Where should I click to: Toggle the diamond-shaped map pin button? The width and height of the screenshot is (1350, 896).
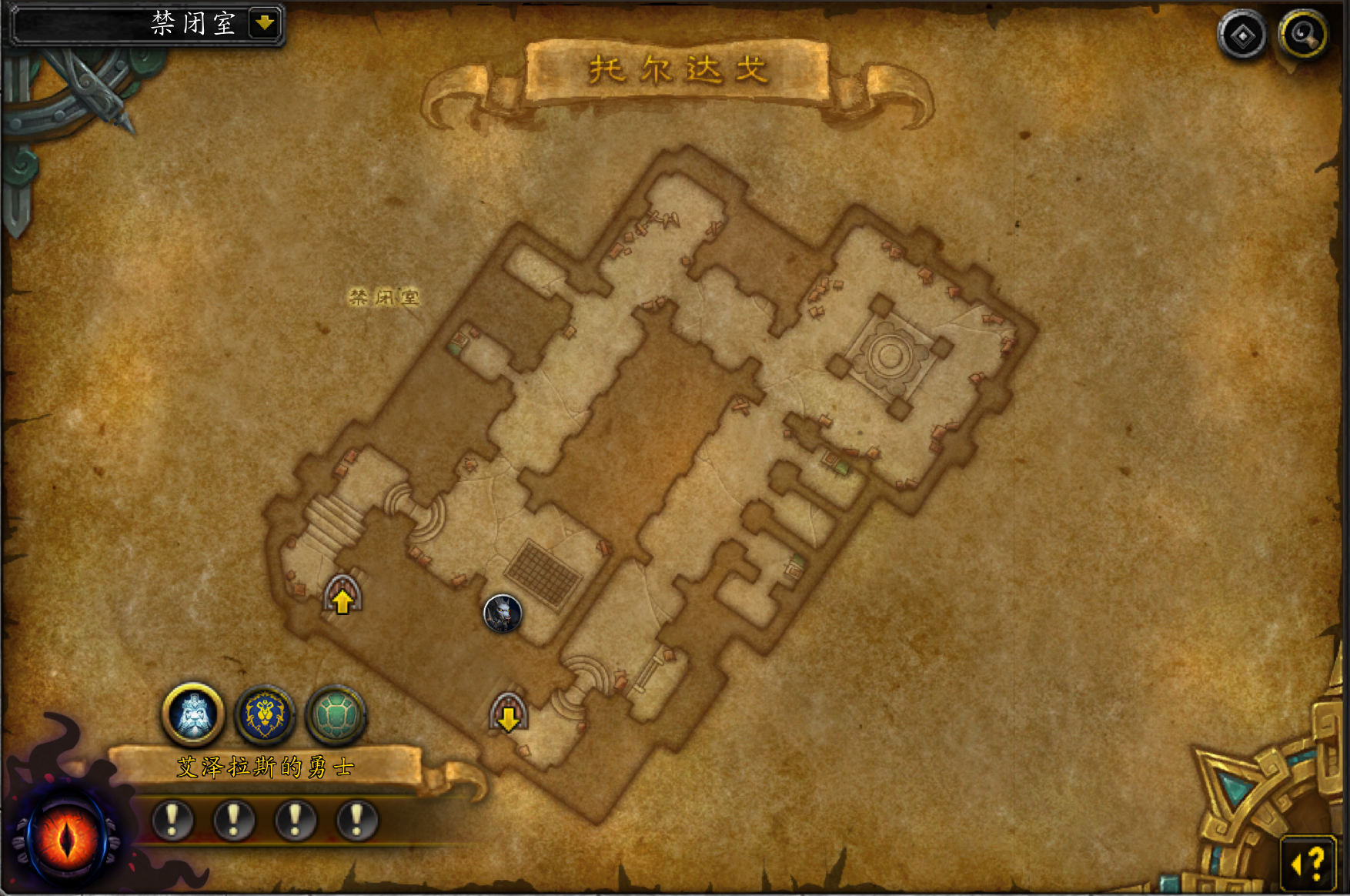point(1242,35)
